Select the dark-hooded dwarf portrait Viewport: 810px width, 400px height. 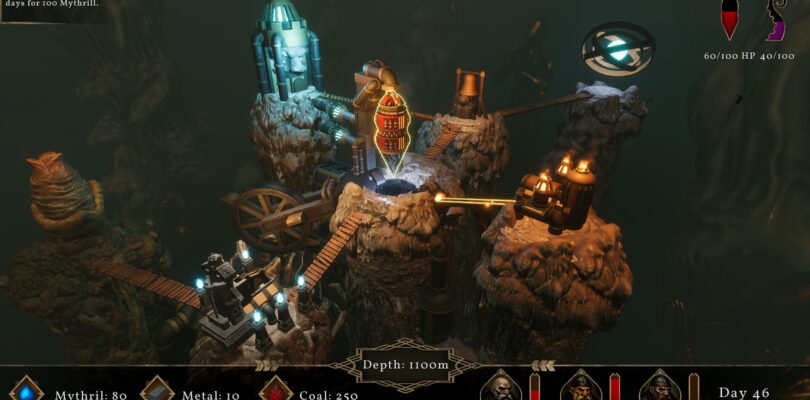click(658, 387)
